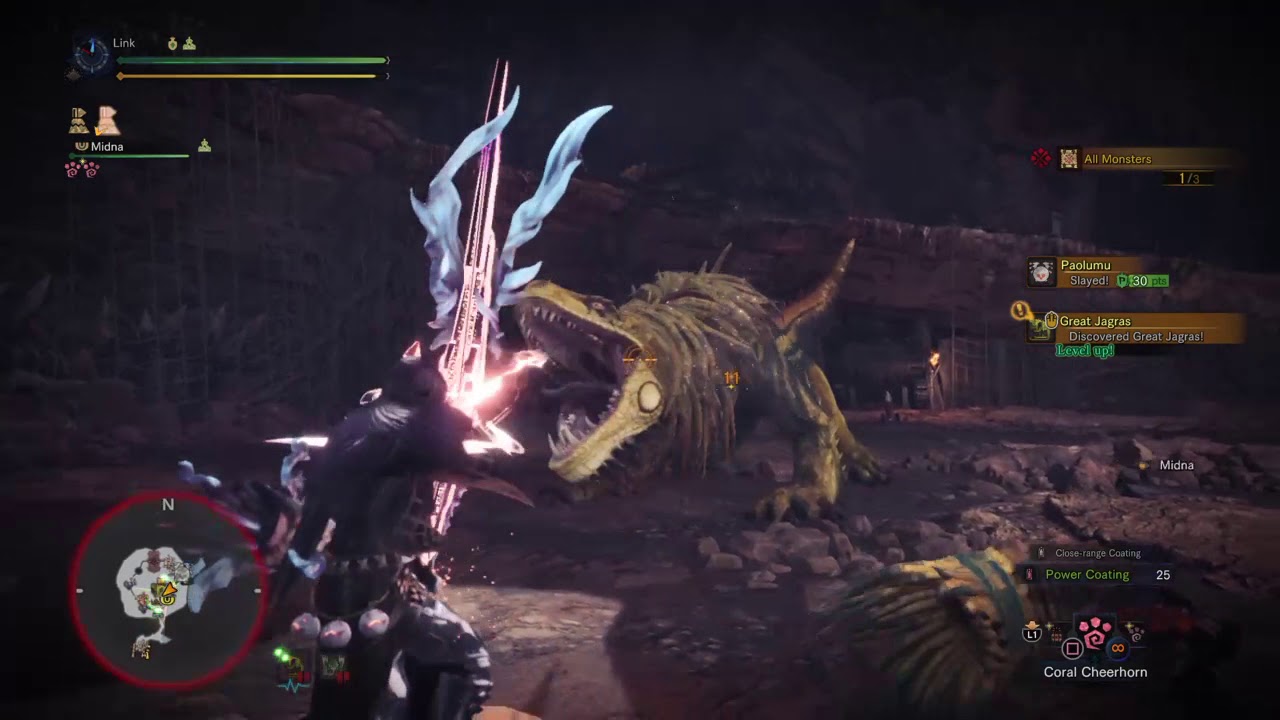Click the clock dial beside Link's name
The image size is (1280, 720).
[91, 56]
